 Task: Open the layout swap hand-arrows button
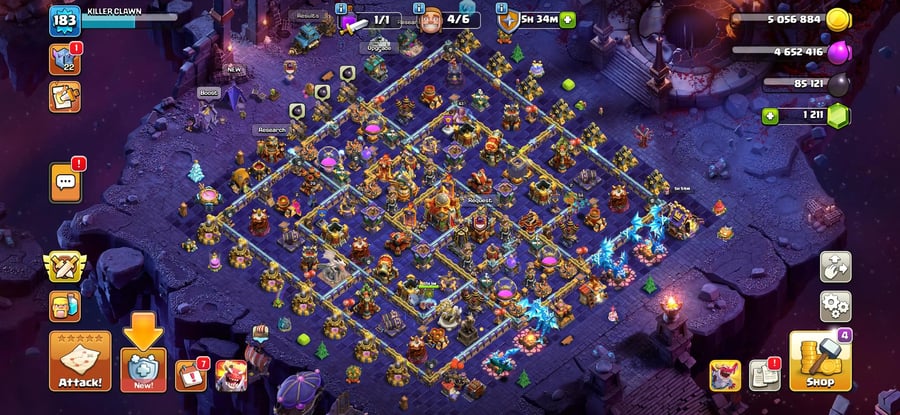(x=835, y=266)
